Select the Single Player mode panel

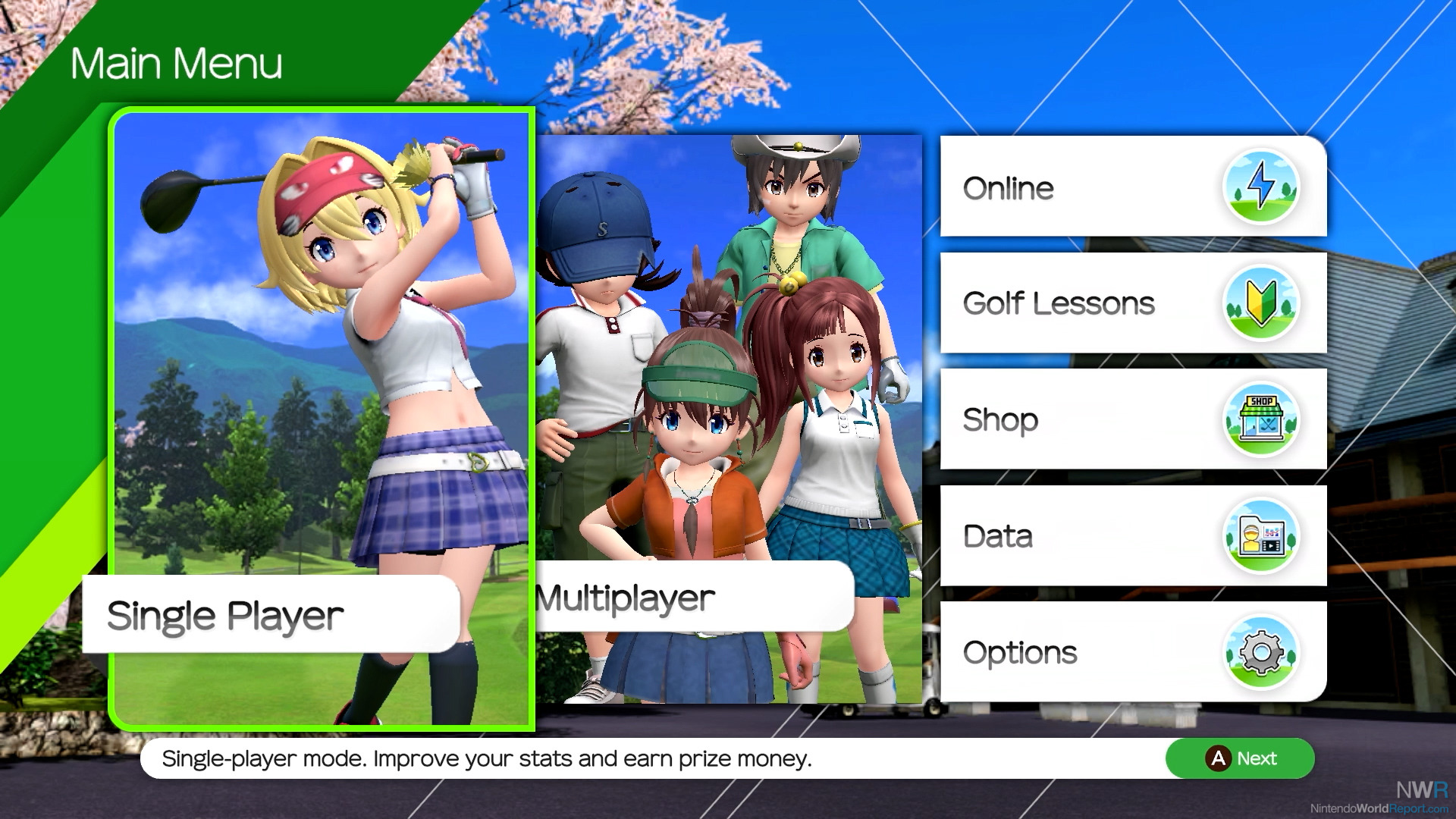click(x=322, y=417)
